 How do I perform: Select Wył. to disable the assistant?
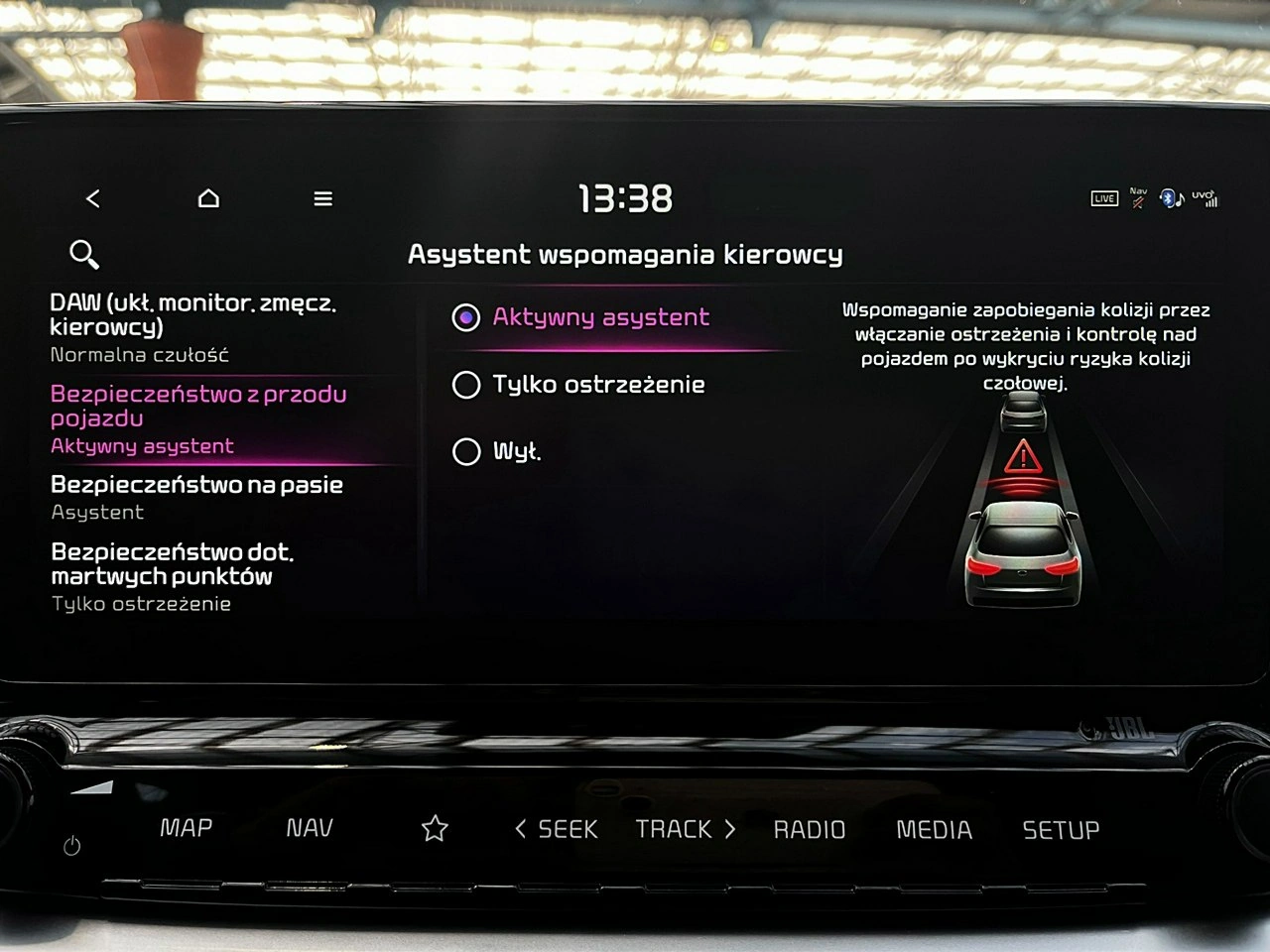point(466,451)
